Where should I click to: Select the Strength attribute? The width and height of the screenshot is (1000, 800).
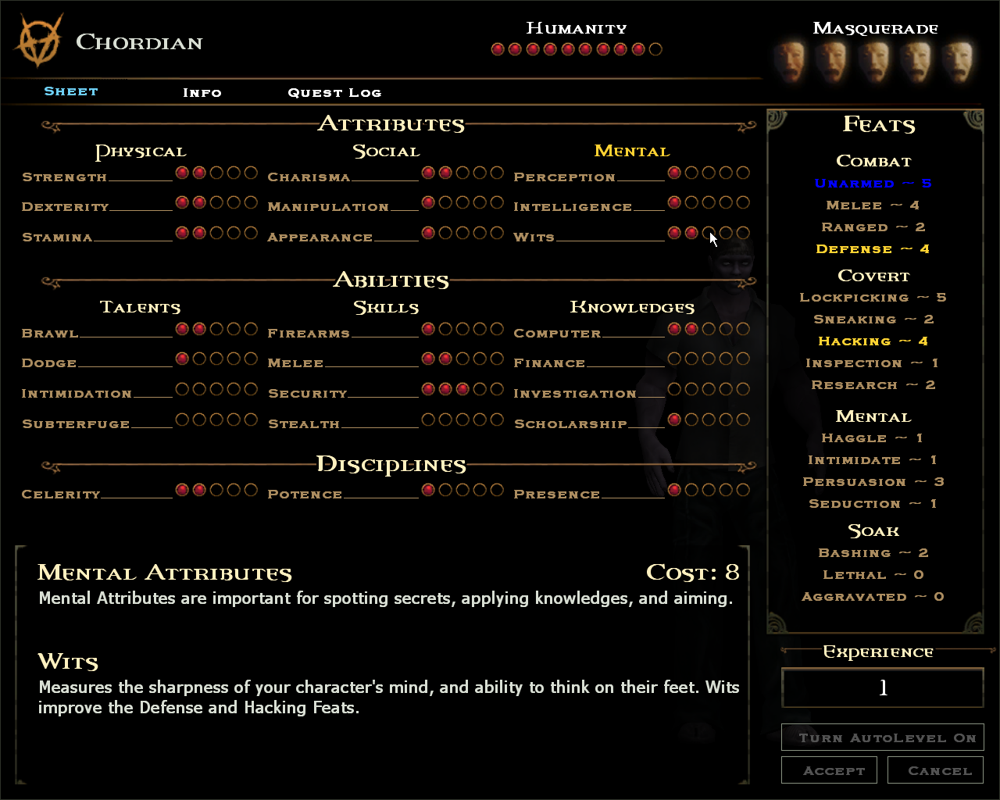pos(65,177)
